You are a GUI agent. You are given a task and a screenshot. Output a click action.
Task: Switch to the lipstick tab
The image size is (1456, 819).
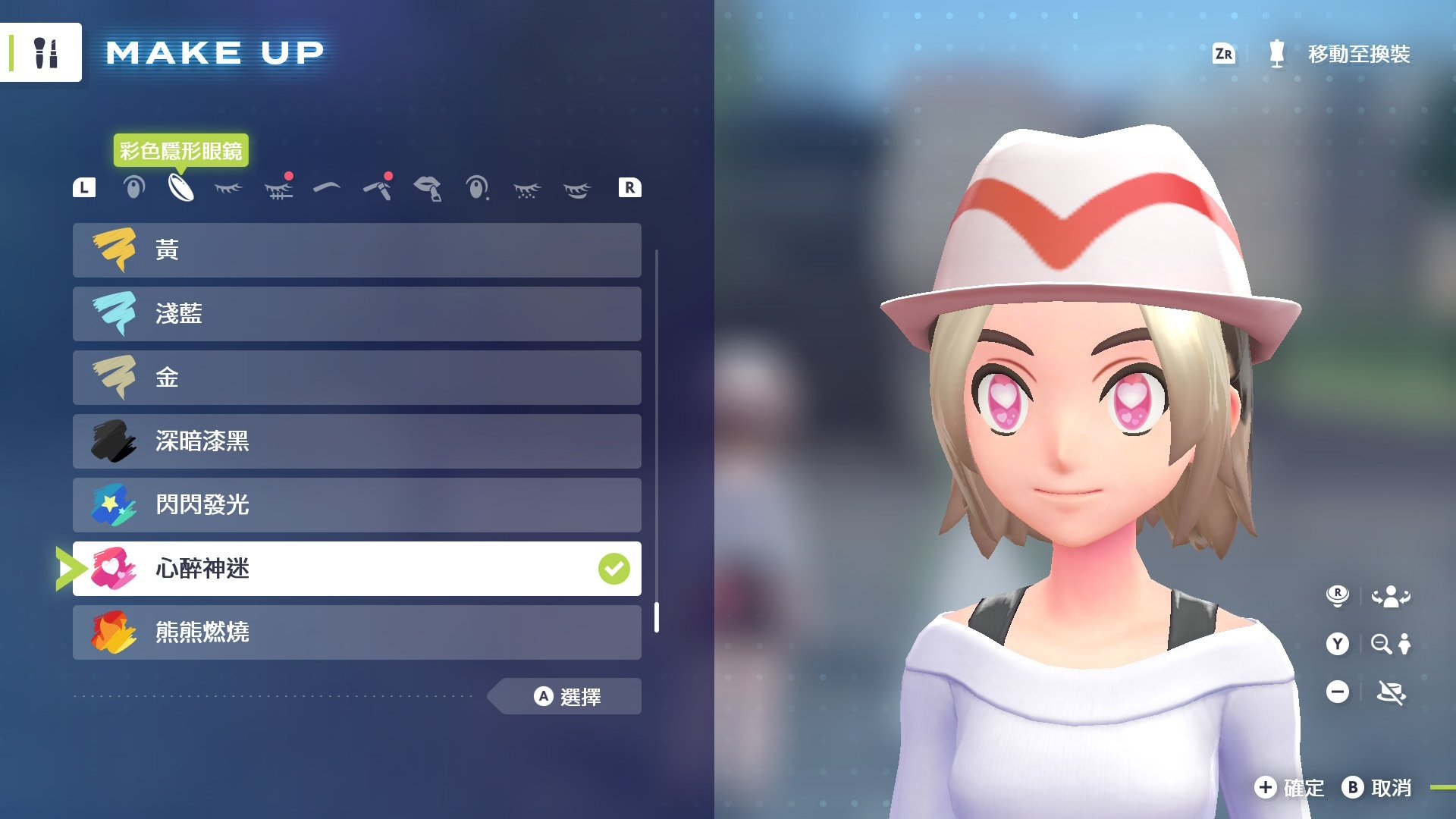click(428, 188)
